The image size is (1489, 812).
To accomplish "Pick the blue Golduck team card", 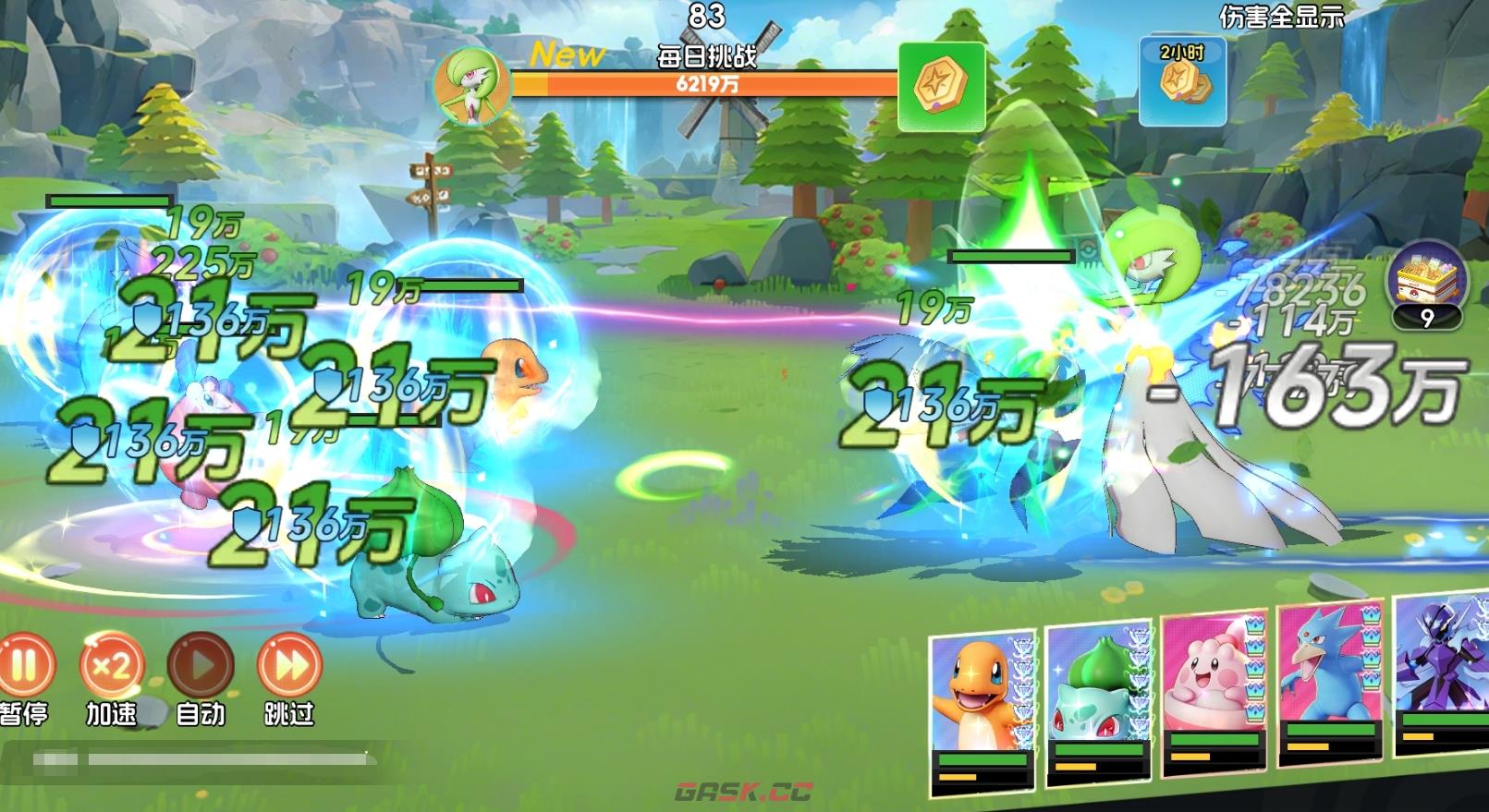I will point(1329,684).
